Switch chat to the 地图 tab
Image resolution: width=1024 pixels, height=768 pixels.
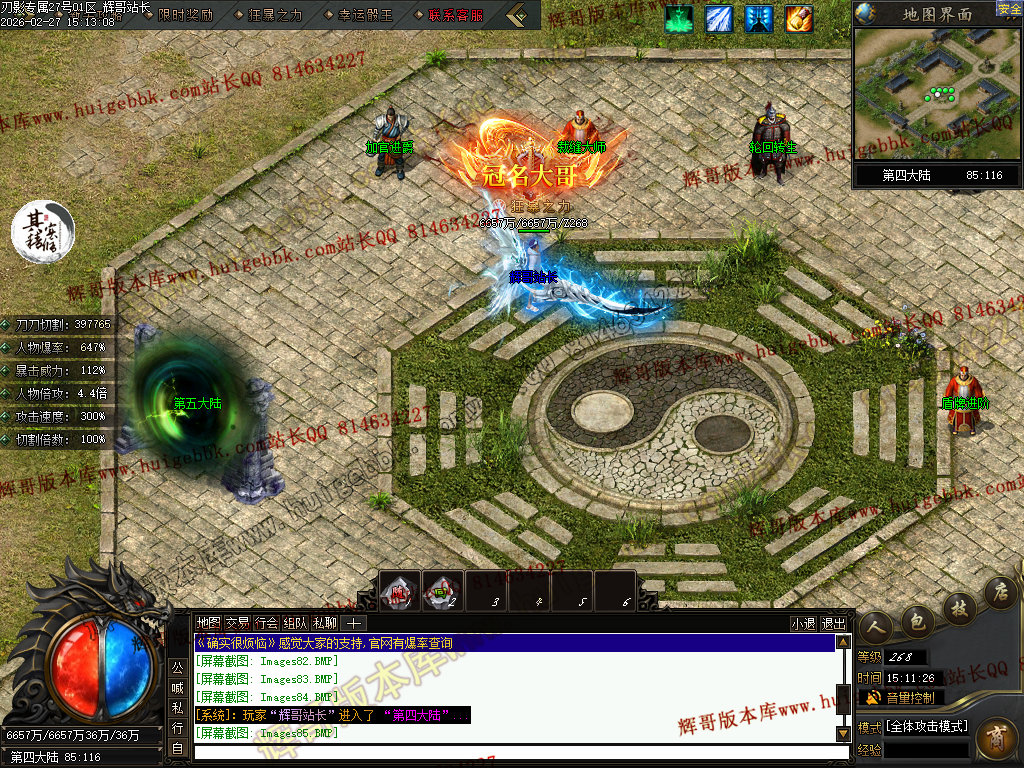click(208, 623)
